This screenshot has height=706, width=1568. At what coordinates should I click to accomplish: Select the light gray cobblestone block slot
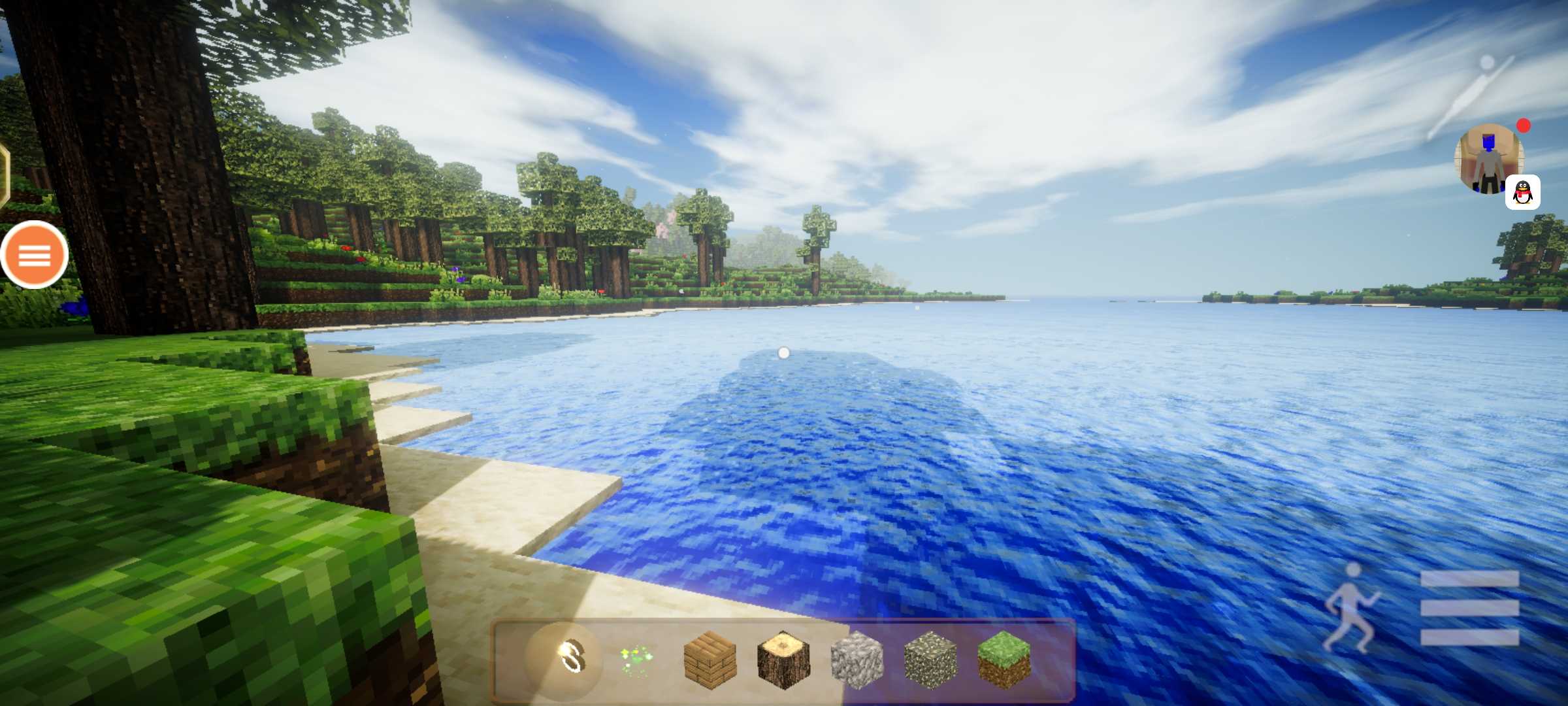[x=857, y=659]
